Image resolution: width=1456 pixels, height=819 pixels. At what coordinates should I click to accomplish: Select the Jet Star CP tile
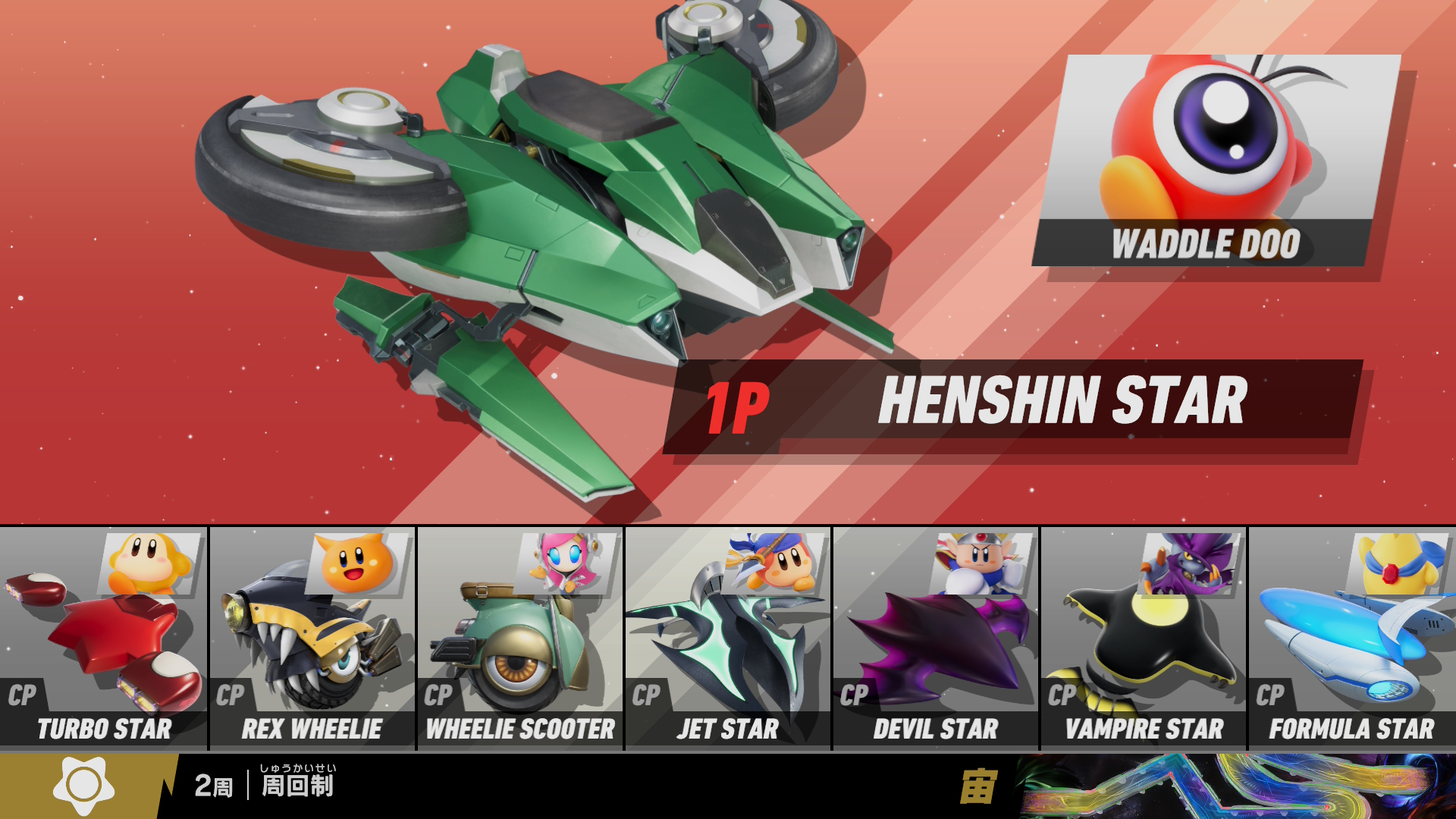[728, 639]
